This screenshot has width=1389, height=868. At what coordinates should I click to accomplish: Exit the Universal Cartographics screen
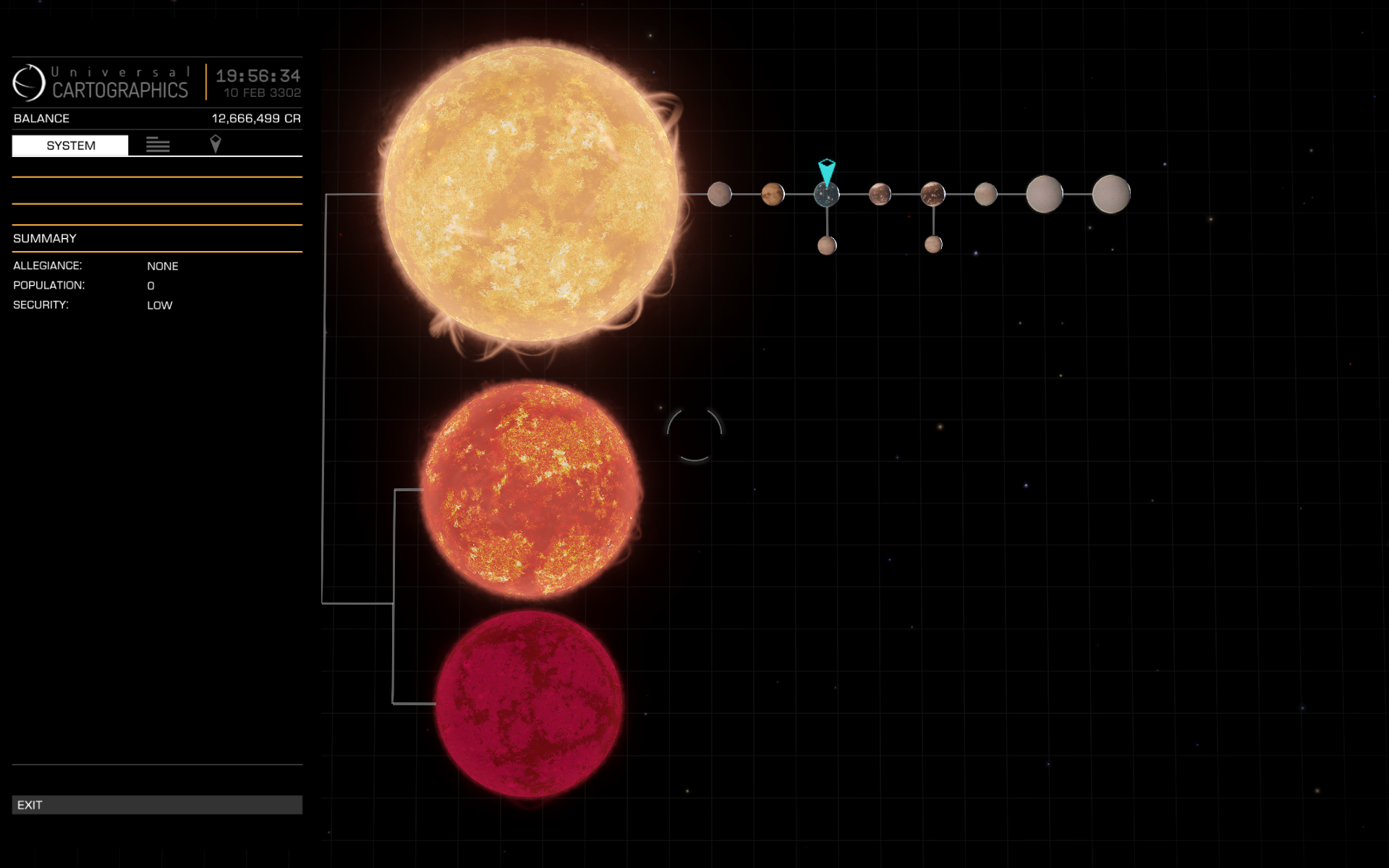coord(157,804)
